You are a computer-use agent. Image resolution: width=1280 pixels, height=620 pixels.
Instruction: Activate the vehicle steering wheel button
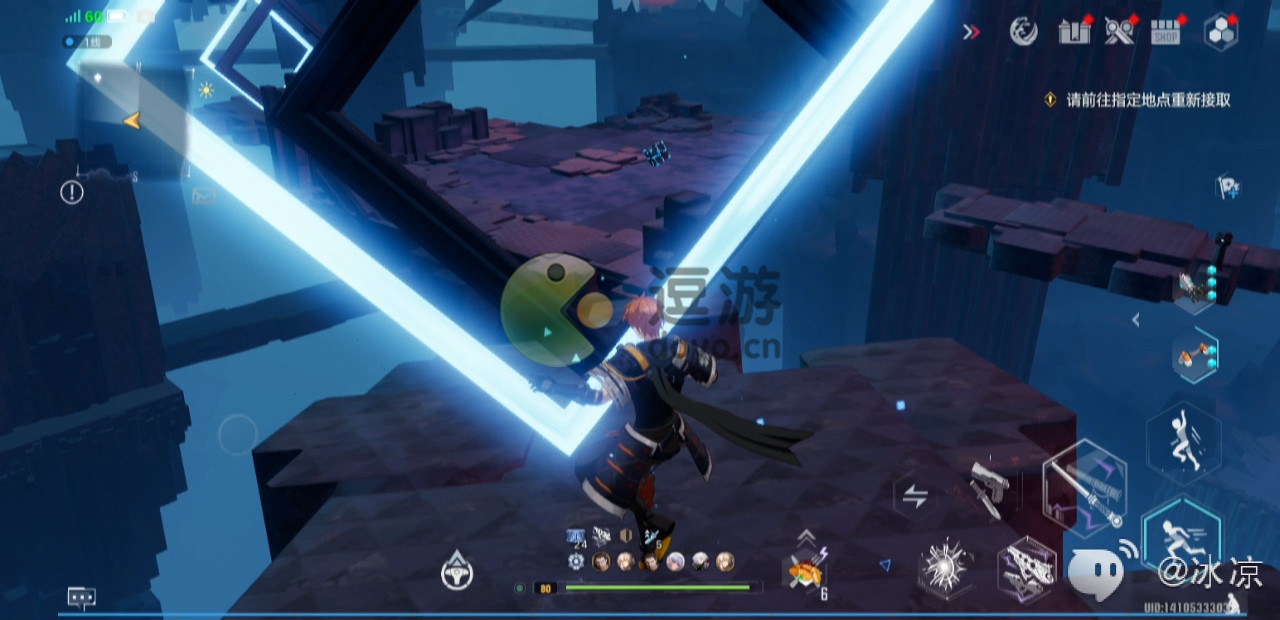[x=457, y=571]
